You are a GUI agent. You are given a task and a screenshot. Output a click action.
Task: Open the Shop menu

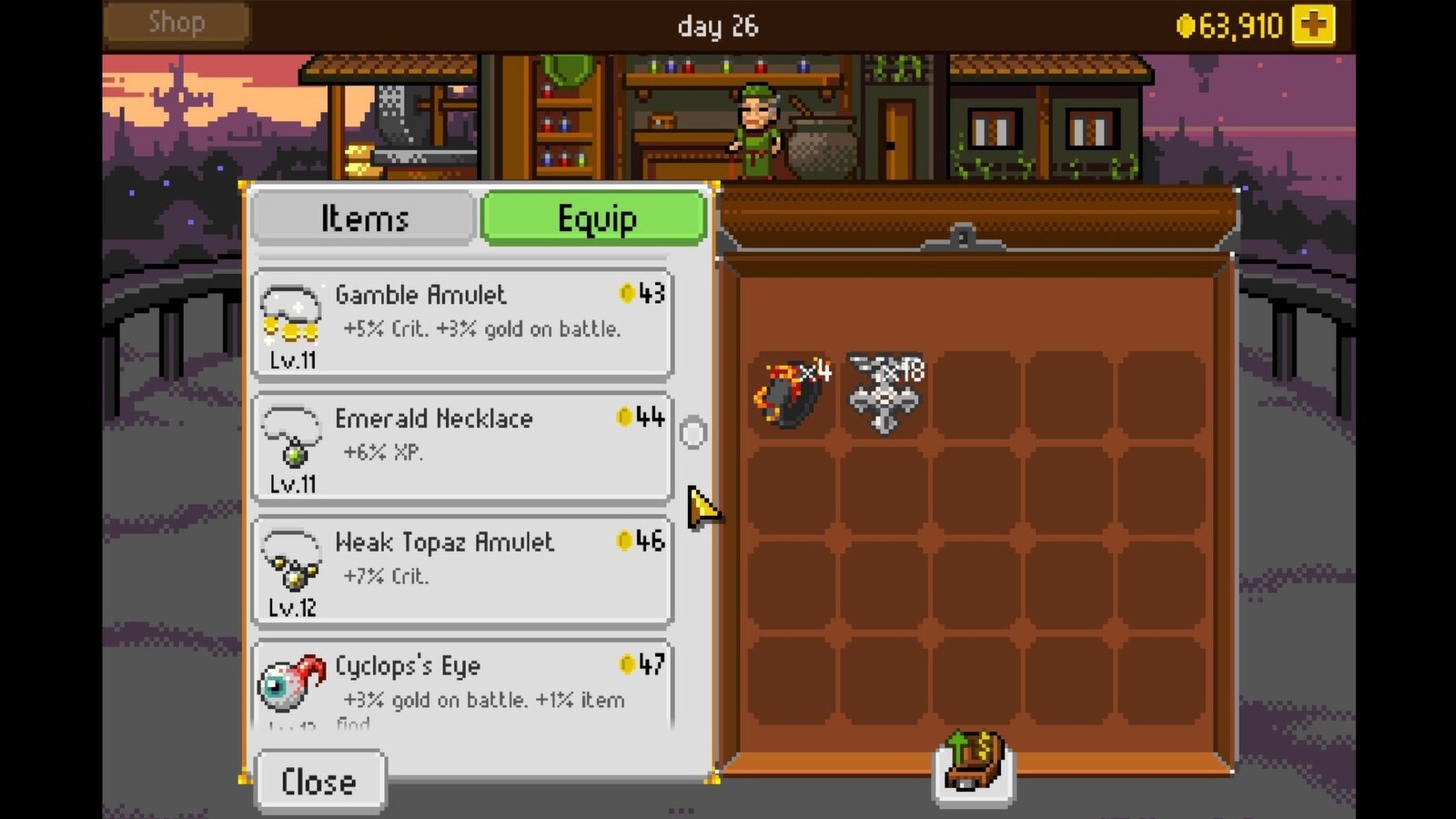pos(176,22)
